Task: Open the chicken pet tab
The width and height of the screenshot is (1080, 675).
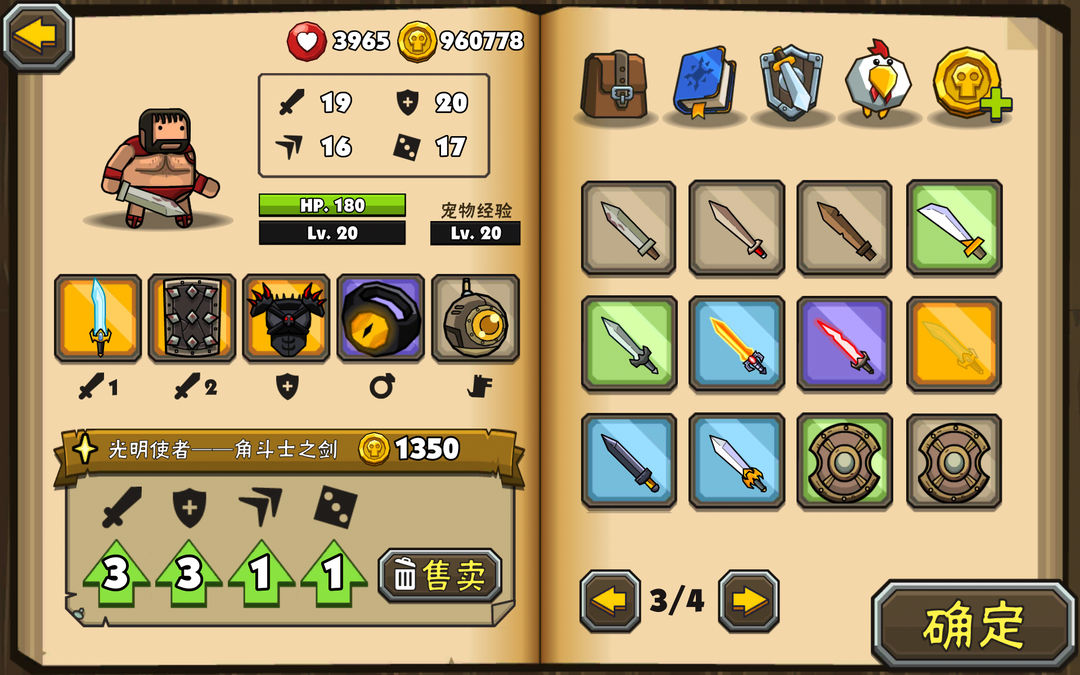Action: coord(879,83)
